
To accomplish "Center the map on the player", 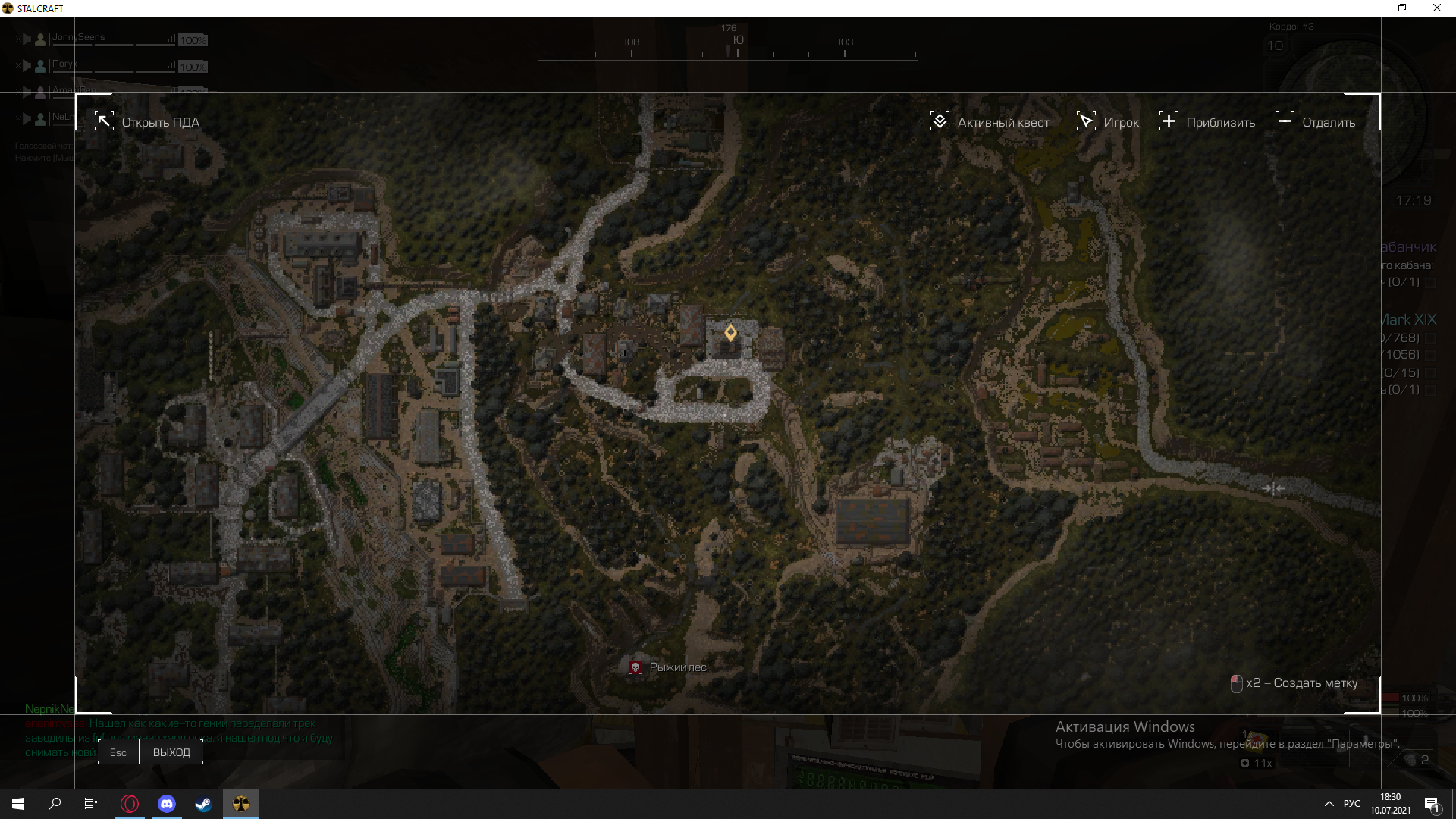I will coord(1107,122).
